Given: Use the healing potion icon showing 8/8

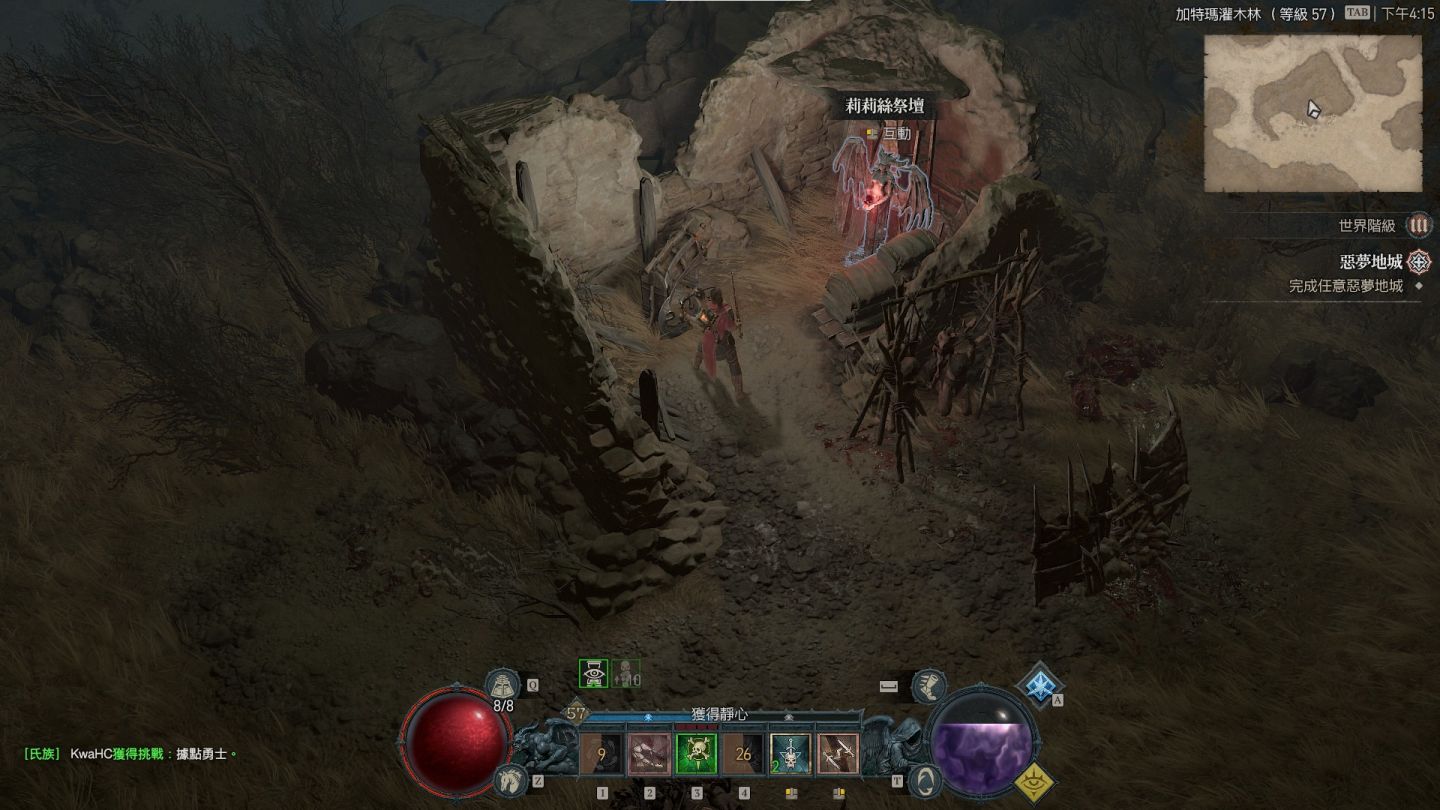Looking at the screenshot, I should pos(502,684).
